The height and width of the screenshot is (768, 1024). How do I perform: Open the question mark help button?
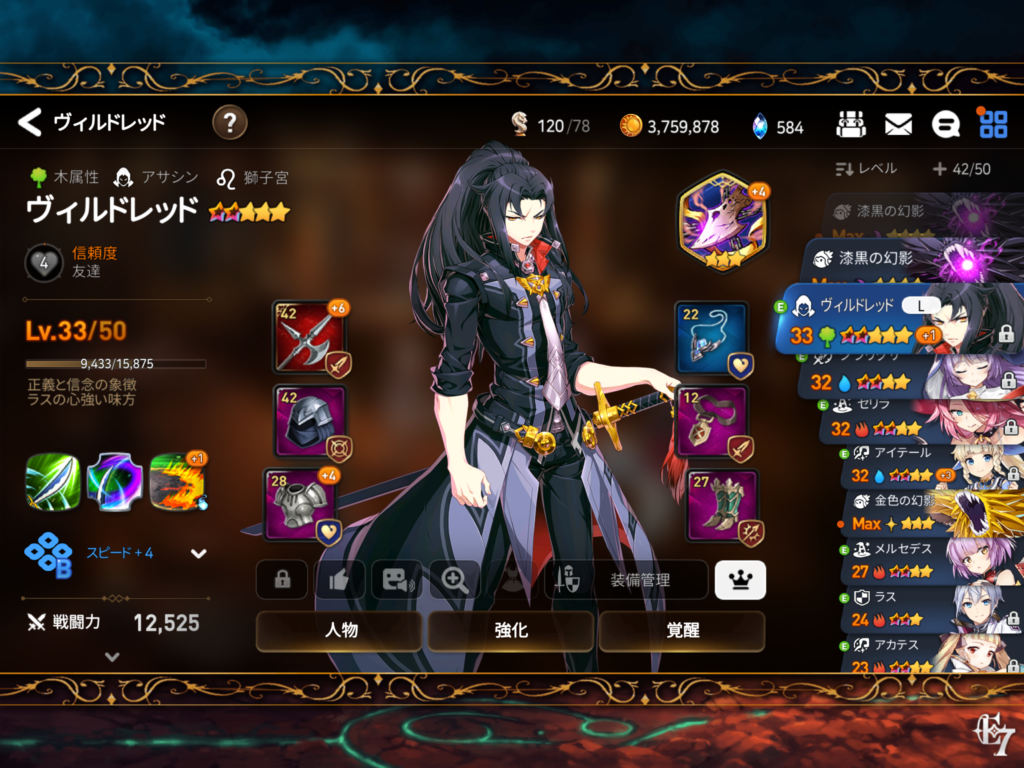(230, 123)
